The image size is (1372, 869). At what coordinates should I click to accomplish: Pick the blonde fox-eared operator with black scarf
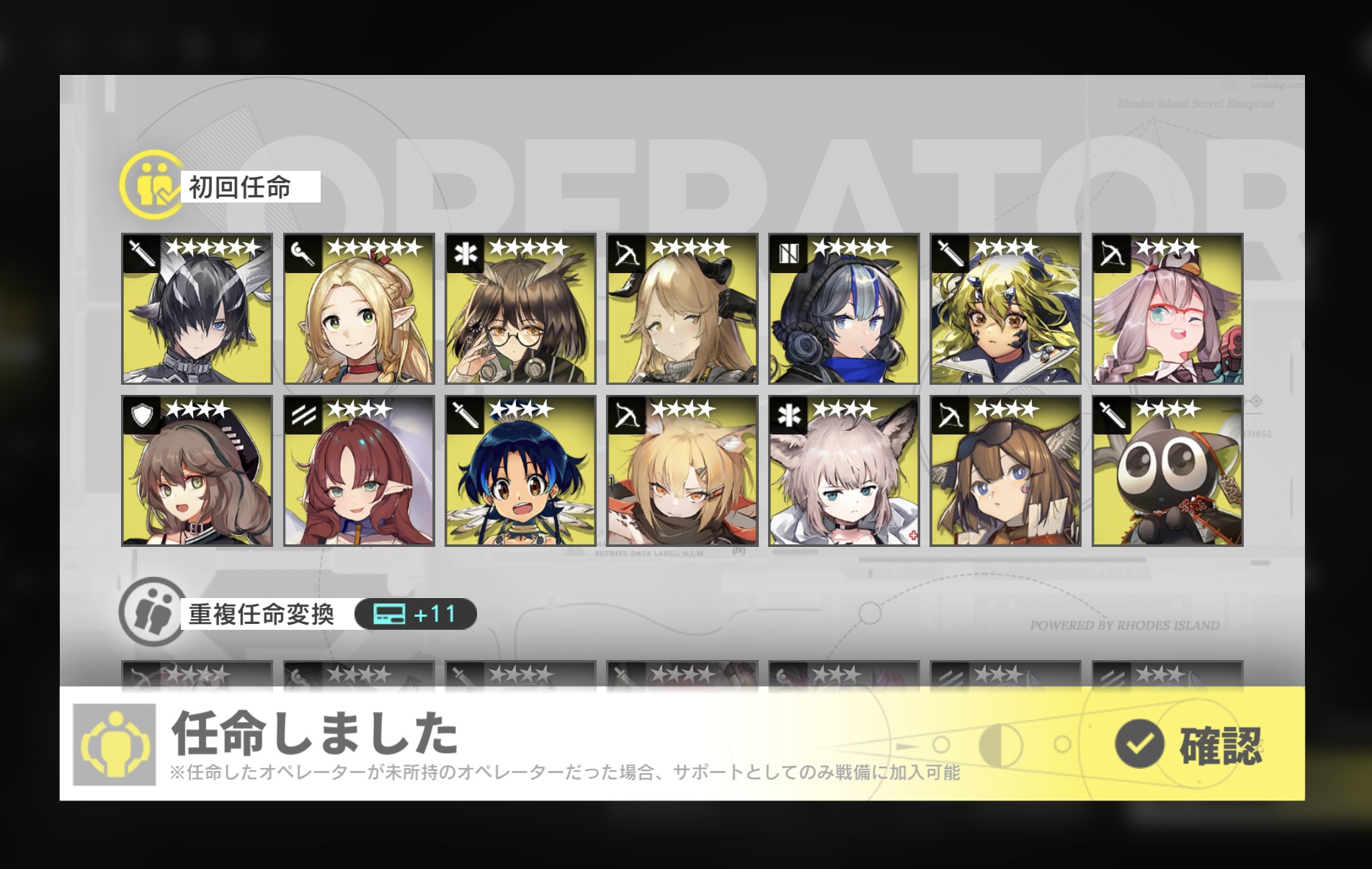coord(682,471)
